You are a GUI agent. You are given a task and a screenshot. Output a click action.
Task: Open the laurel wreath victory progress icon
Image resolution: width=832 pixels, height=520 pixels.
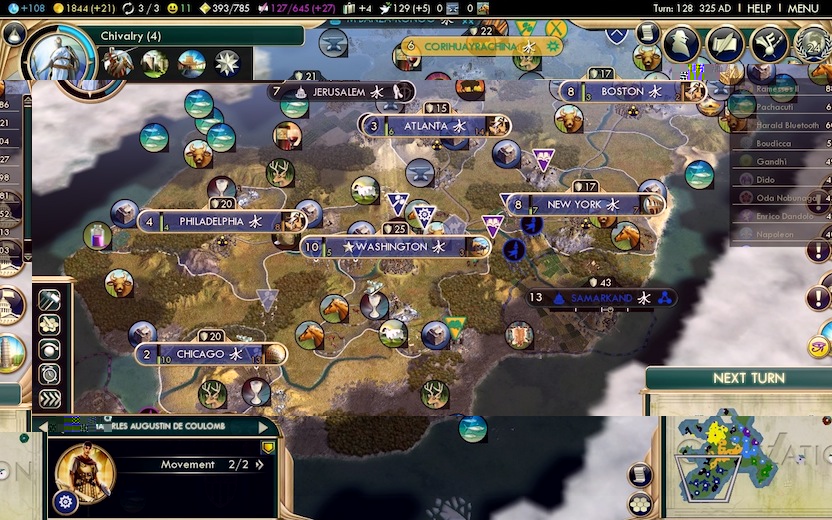(812, 45)
